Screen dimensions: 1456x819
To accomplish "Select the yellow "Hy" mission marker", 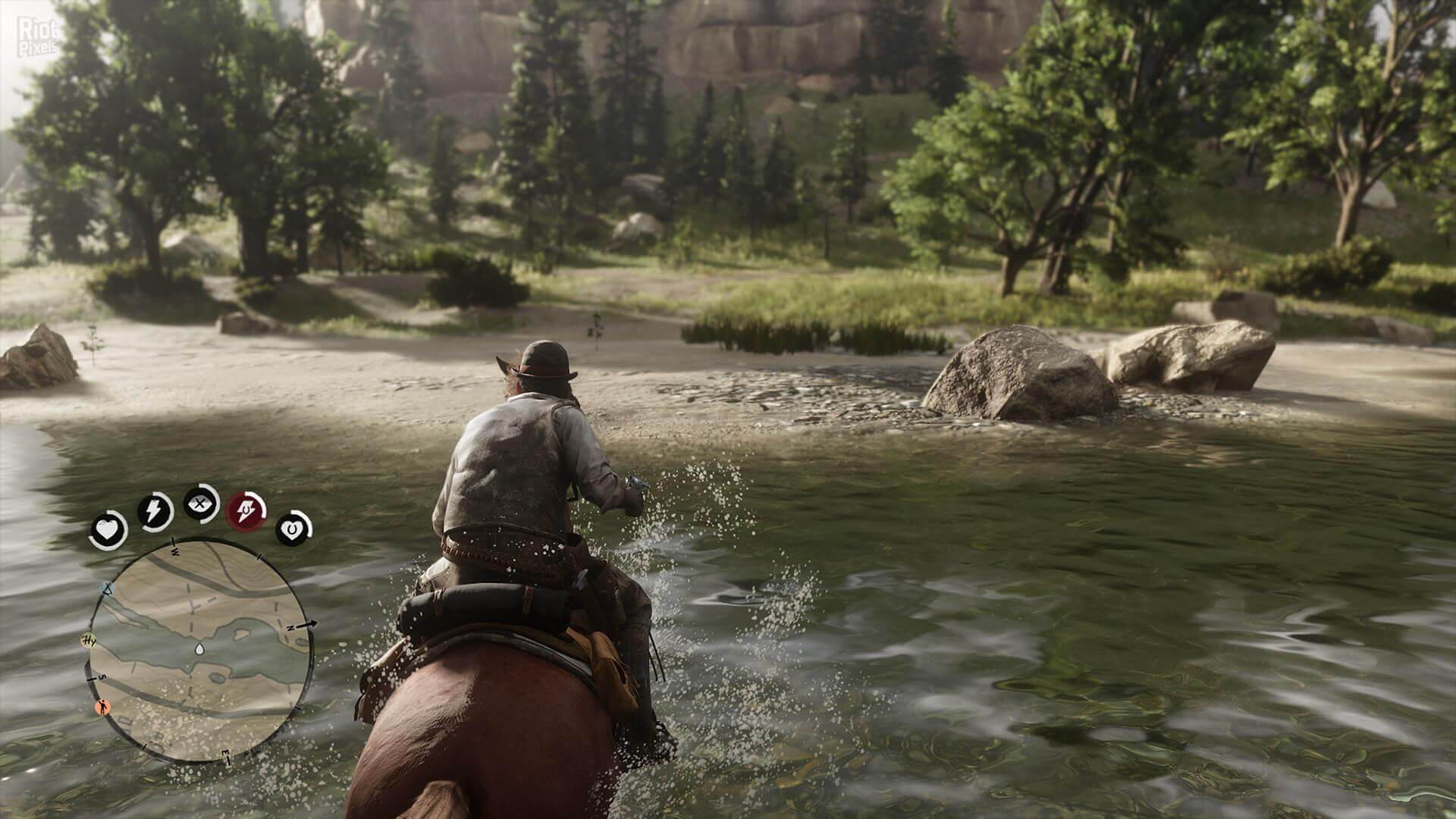I will [x=89, y=642].
